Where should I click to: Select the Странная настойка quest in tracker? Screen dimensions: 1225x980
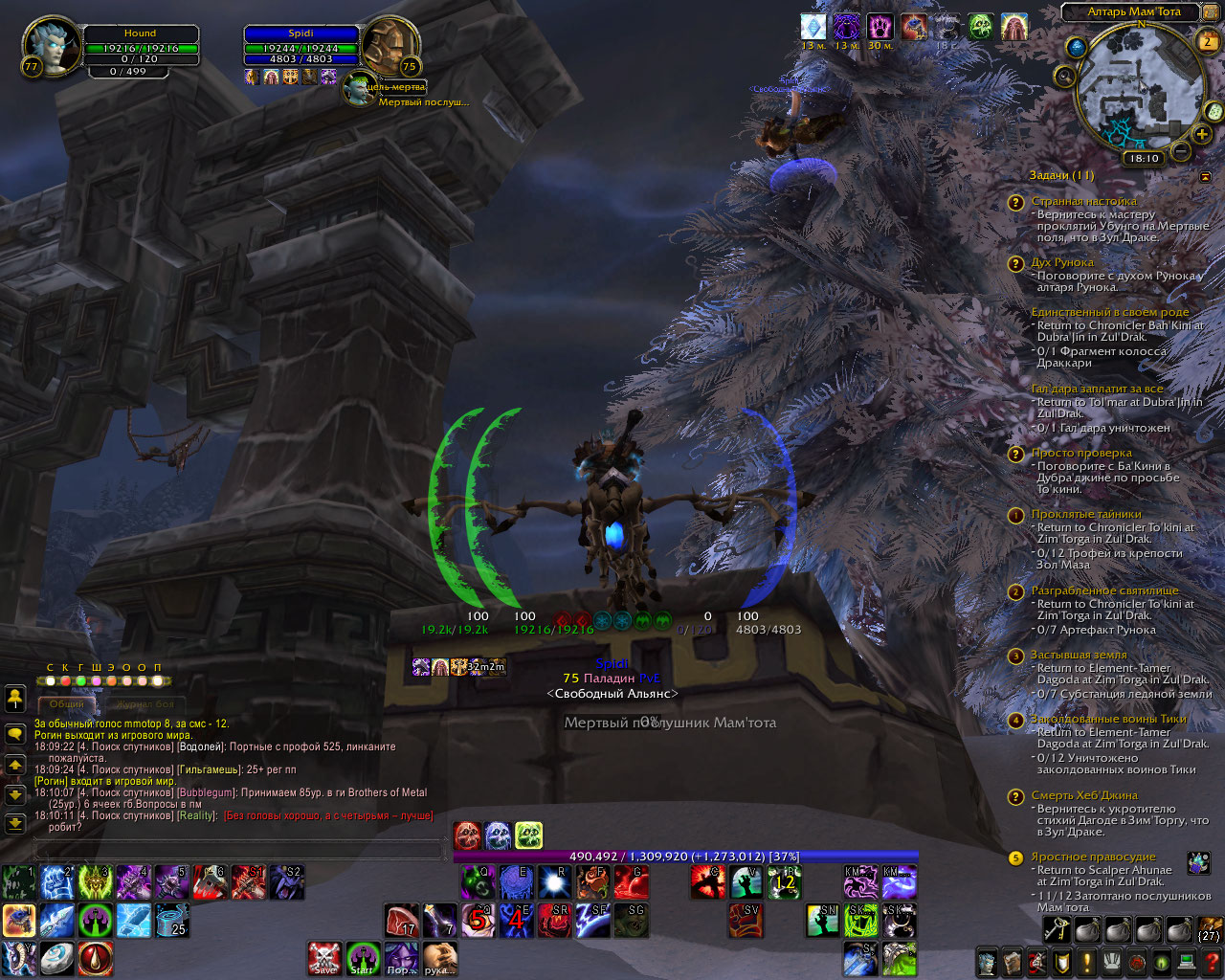coord(1083,202)
